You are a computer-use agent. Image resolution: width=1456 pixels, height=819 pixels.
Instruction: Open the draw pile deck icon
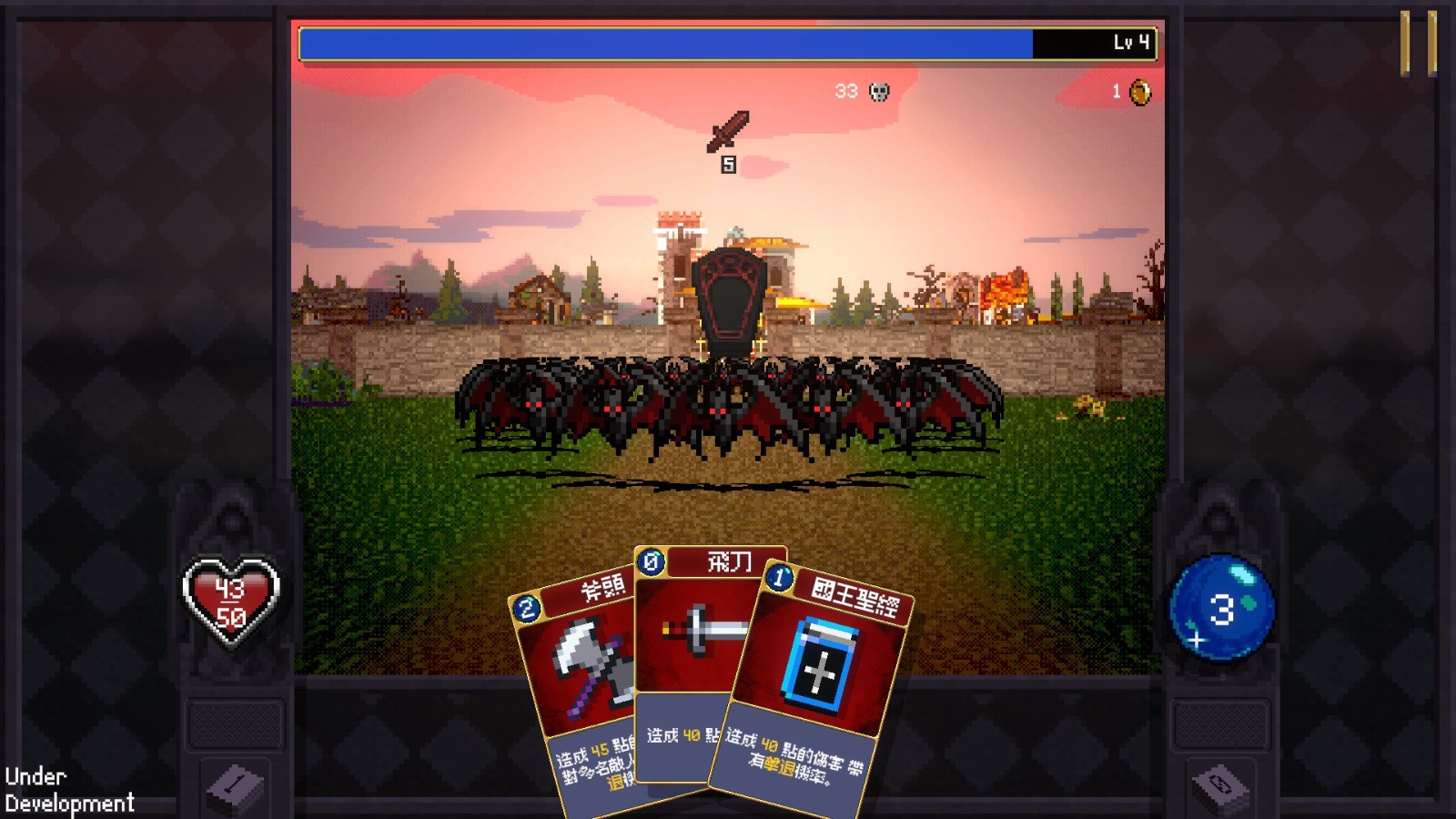235,783
